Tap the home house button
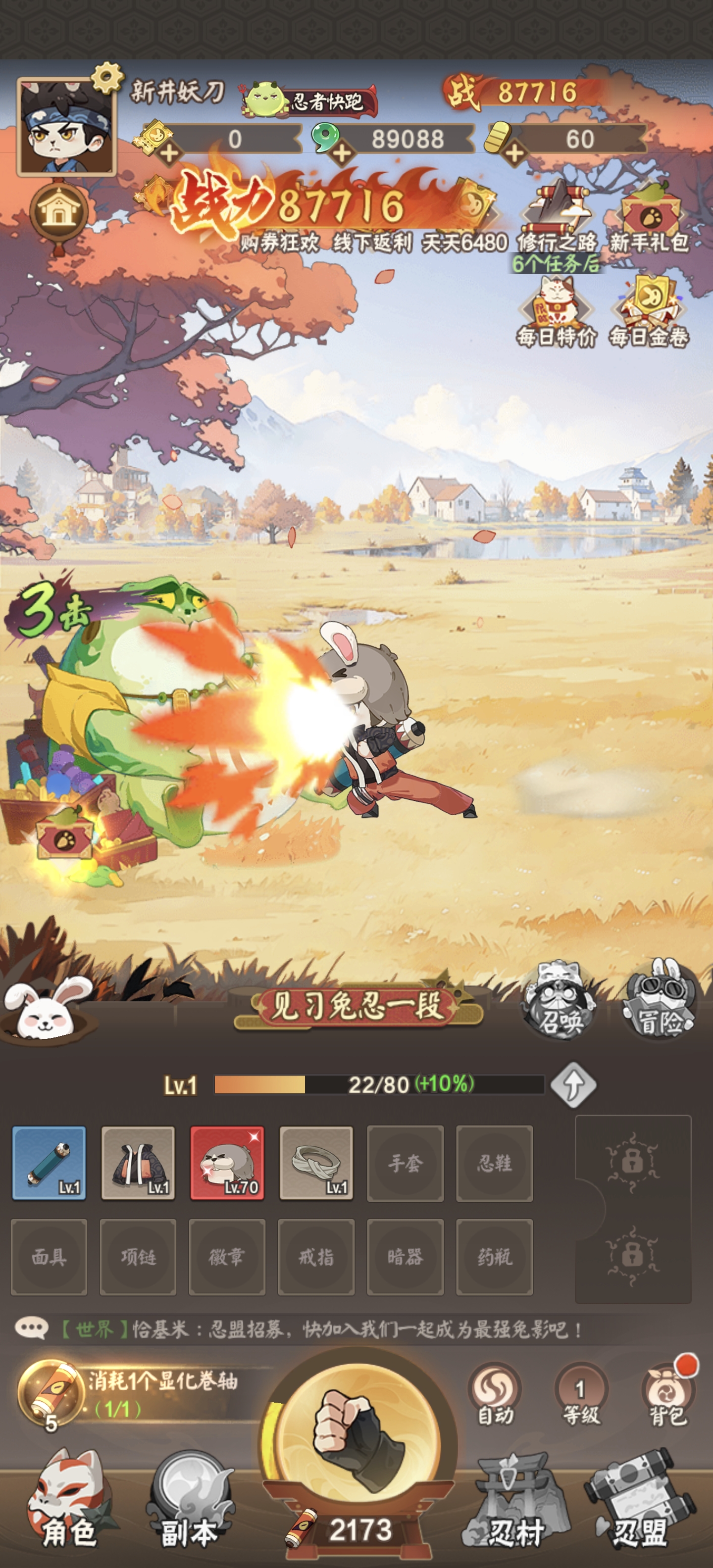 [59, 211]
